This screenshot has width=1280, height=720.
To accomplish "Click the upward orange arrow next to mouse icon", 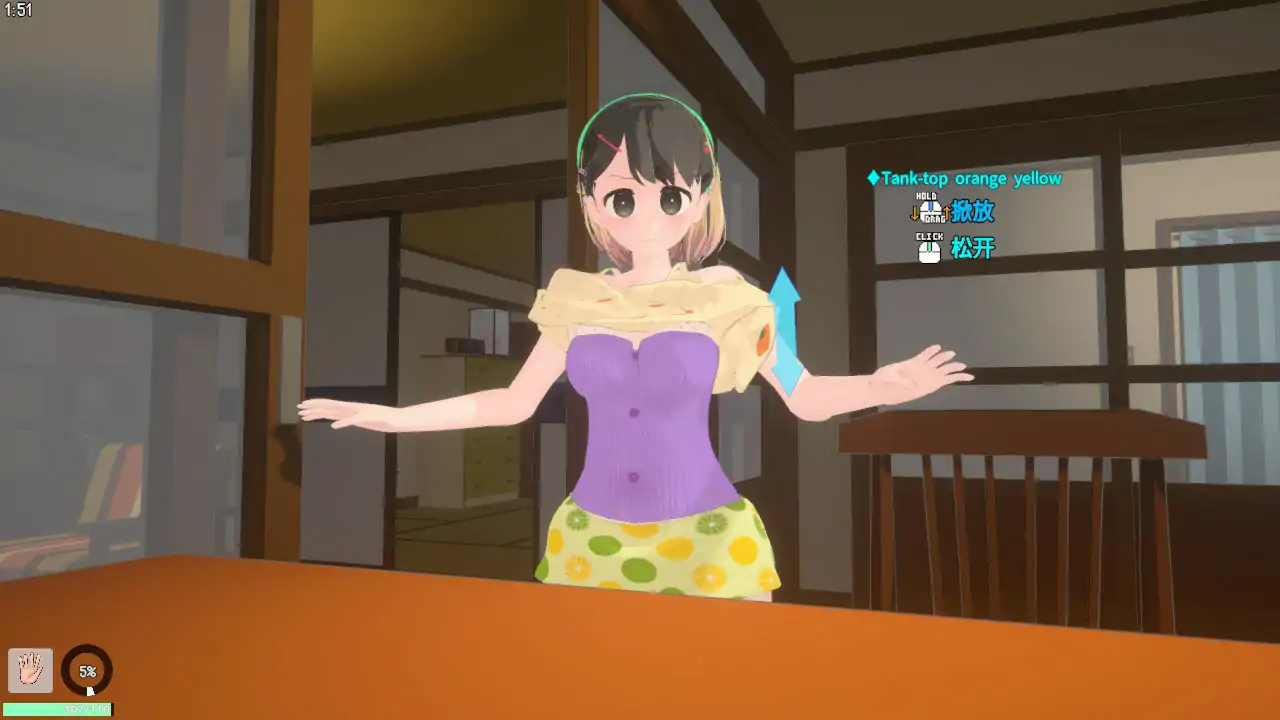I will (x=947, y=212).
